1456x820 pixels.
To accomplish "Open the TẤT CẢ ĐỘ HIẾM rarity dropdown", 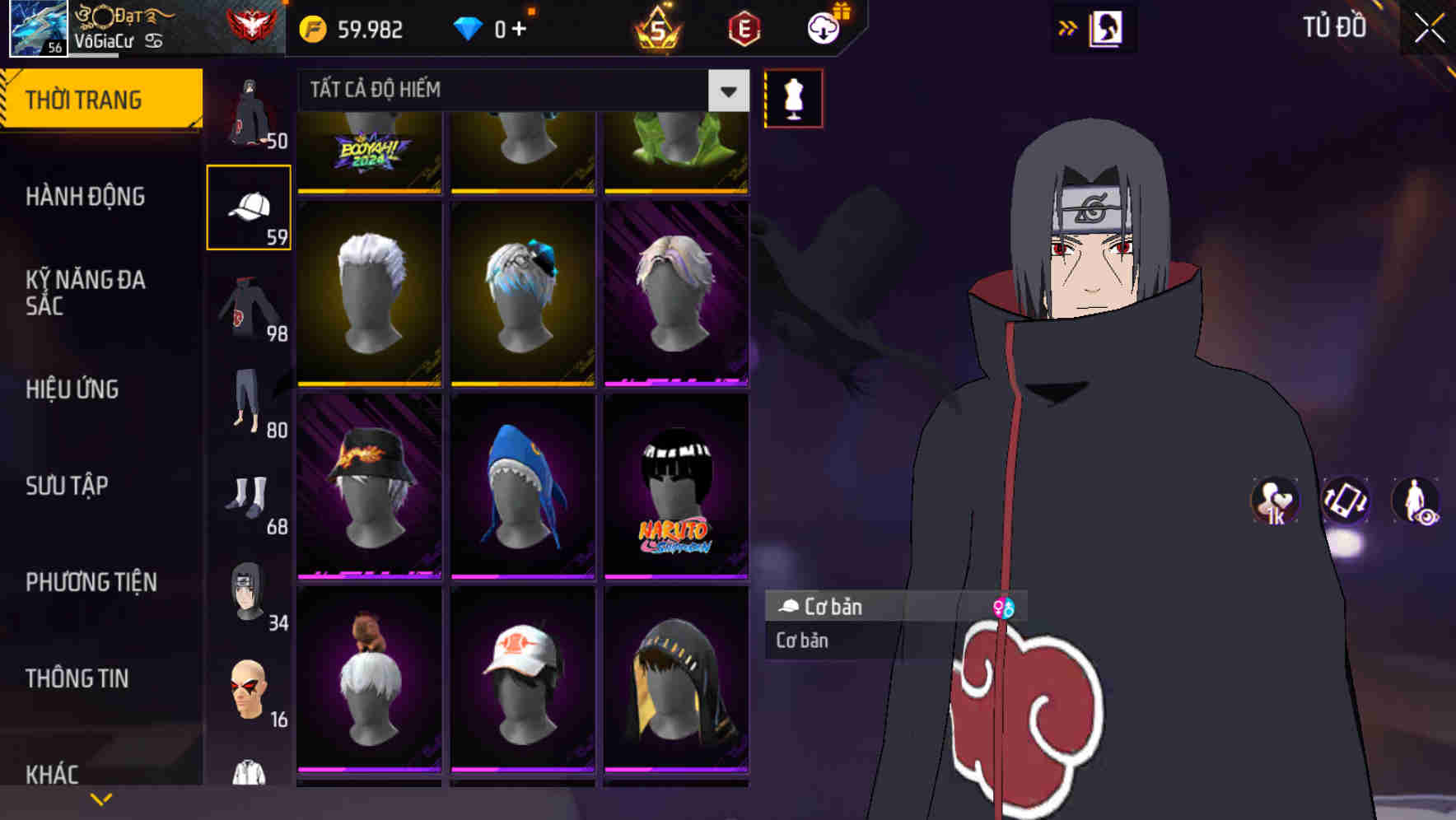I will click(519, 90).
